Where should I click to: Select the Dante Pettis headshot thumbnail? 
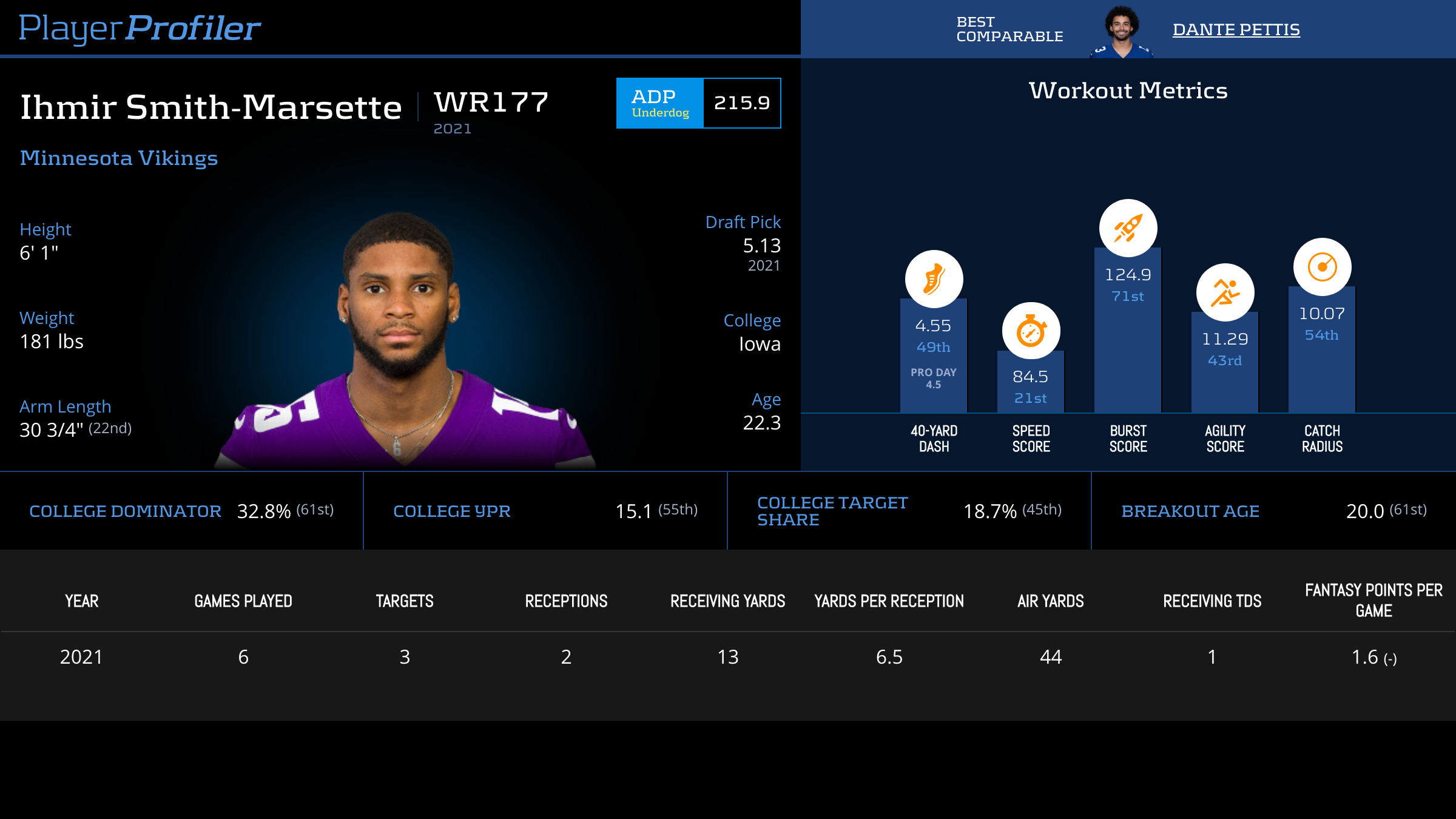tap(1121, 32)
